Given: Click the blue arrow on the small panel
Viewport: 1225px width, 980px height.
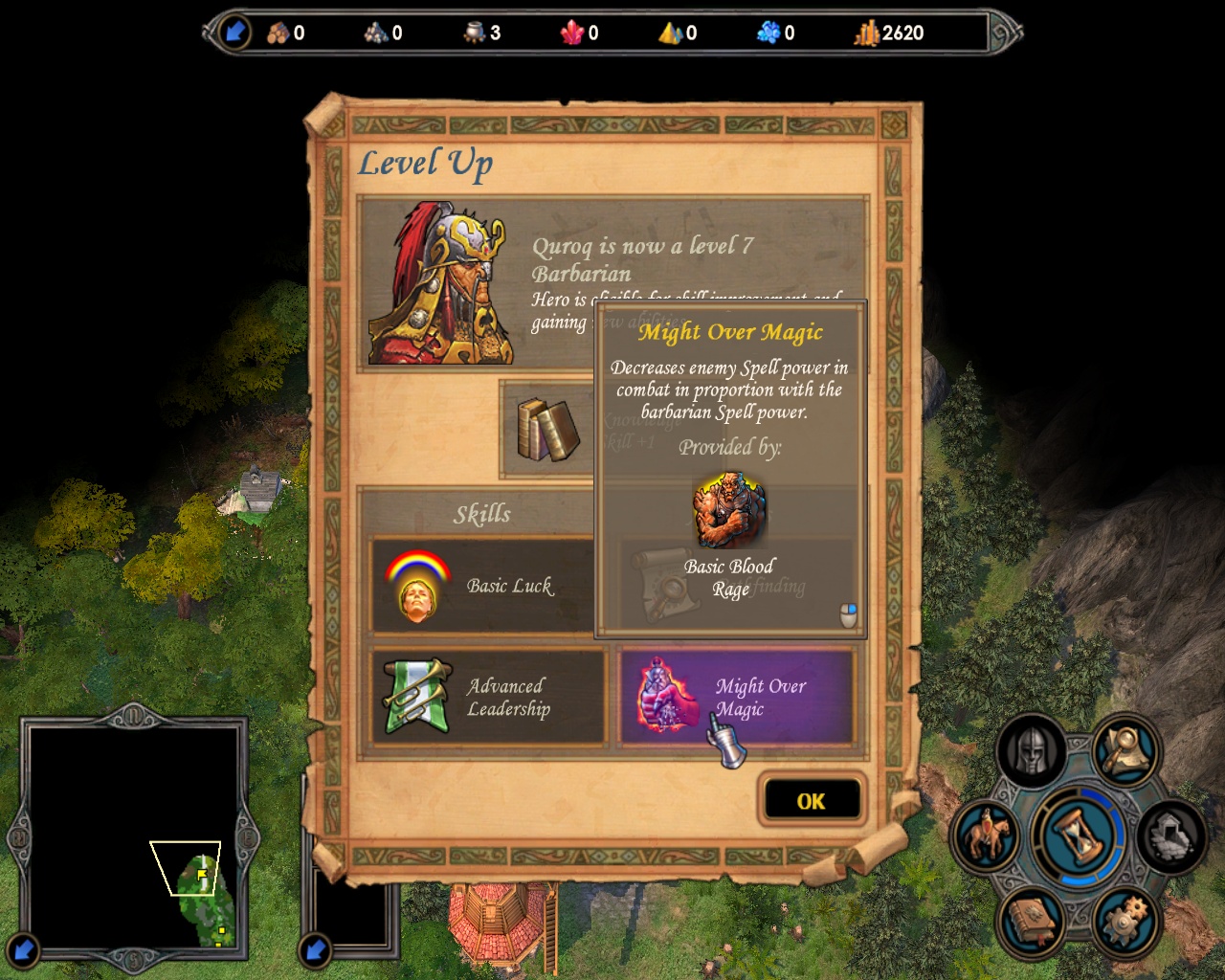Looking at the screenshot, I should 314,950.
